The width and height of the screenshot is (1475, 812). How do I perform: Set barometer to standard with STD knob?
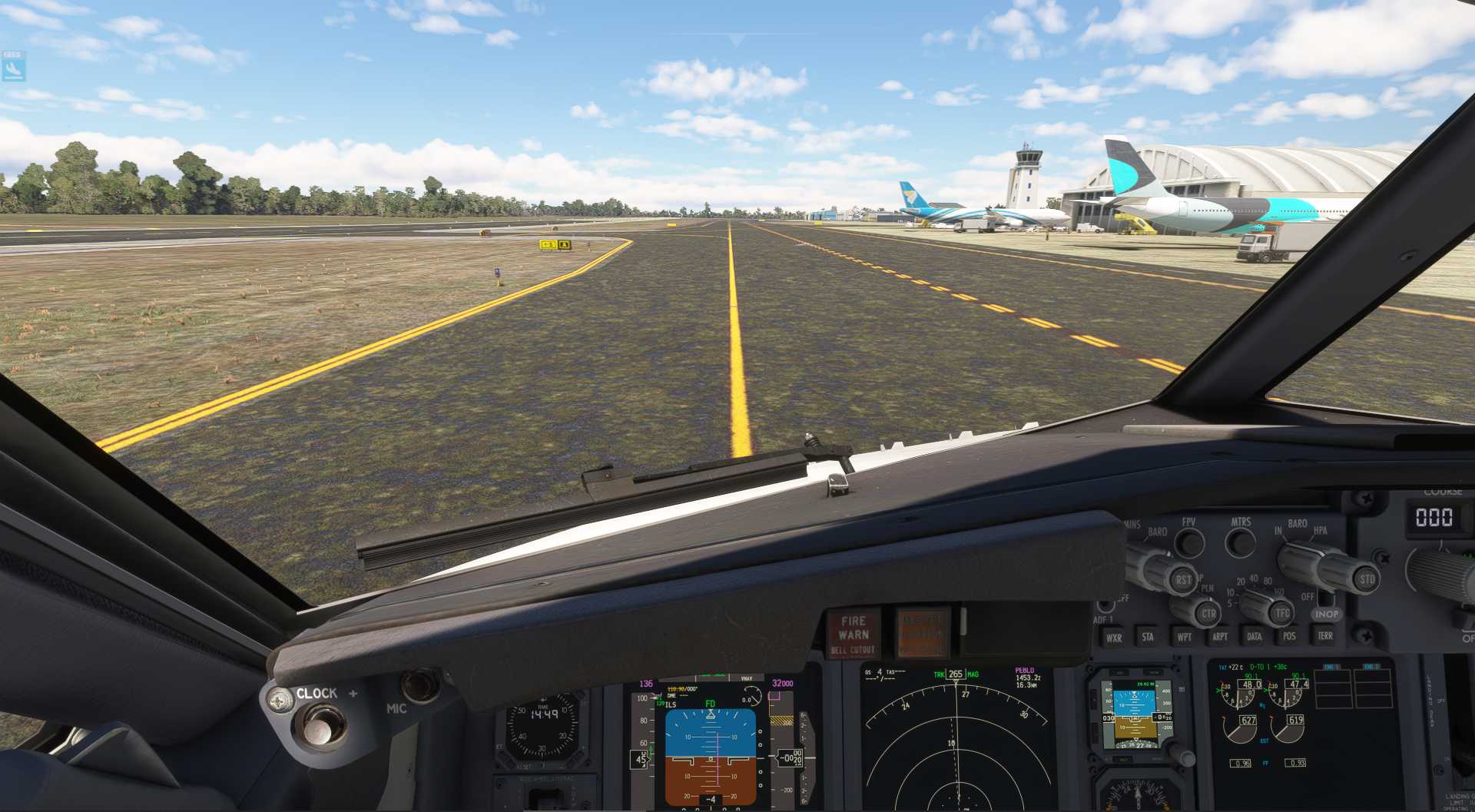click(x=1367, y=579)
